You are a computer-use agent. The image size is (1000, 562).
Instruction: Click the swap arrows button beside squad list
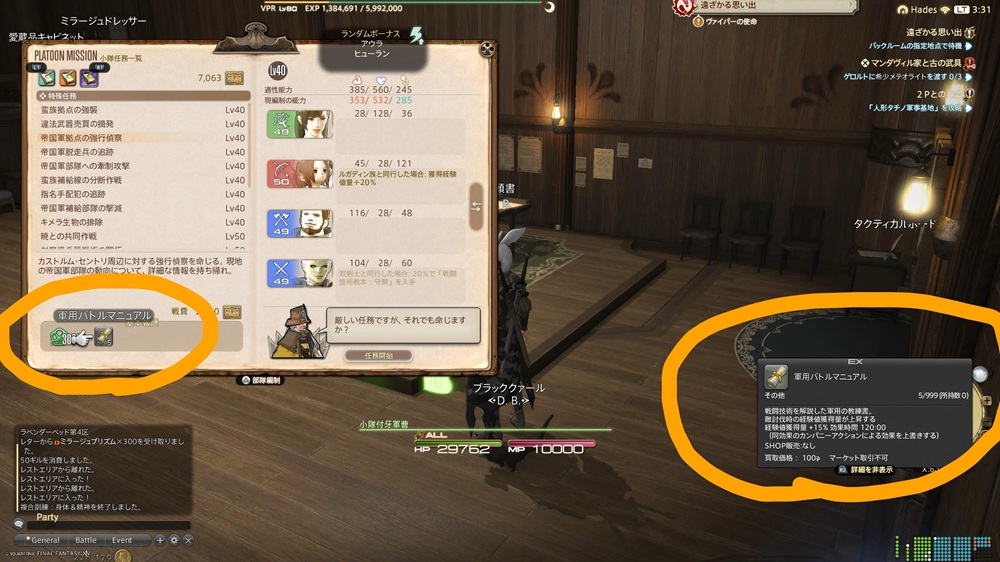tap(477, 206)
